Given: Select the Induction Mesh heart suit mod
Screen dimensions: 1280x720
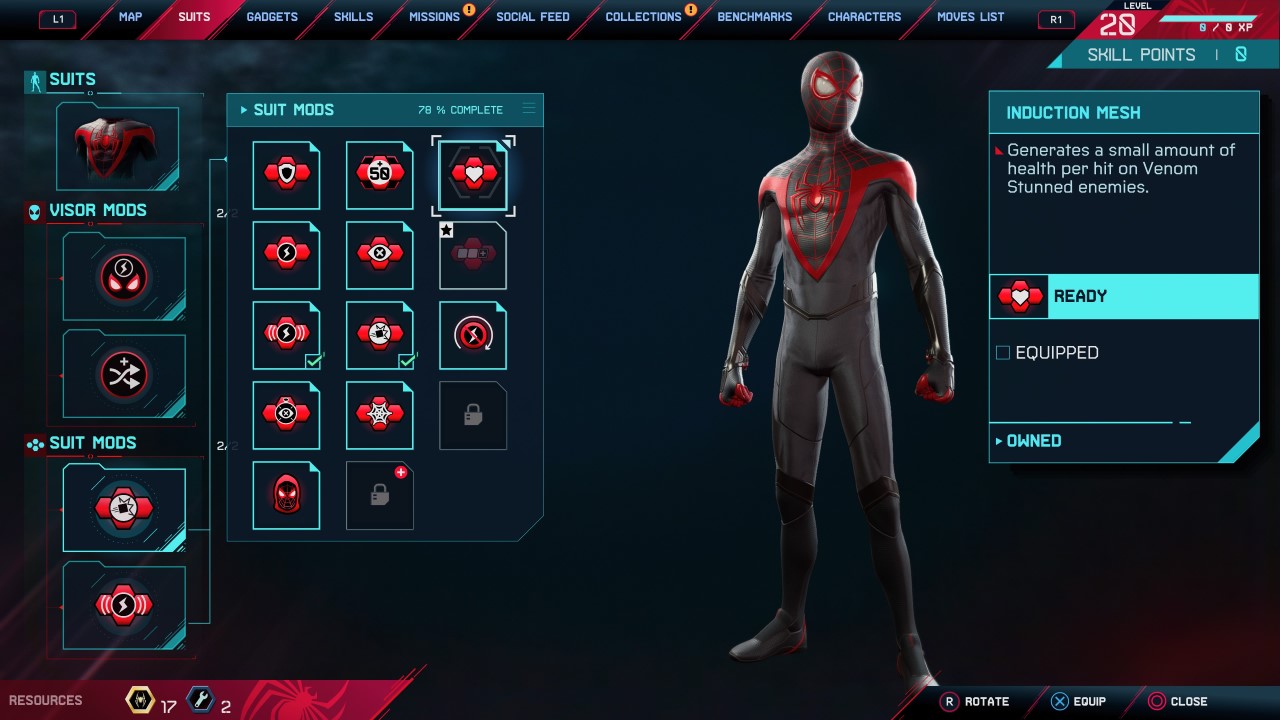Looking at the screenshot, I should [472, 174].
